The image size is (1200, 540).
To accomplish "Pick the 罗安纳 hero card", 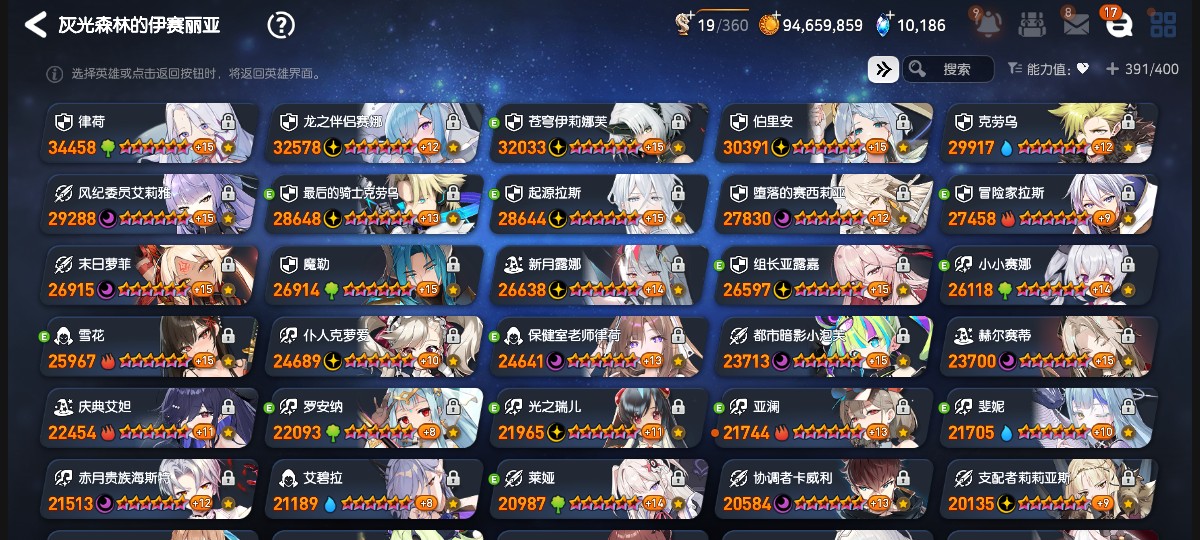I will tap(373, 419).
